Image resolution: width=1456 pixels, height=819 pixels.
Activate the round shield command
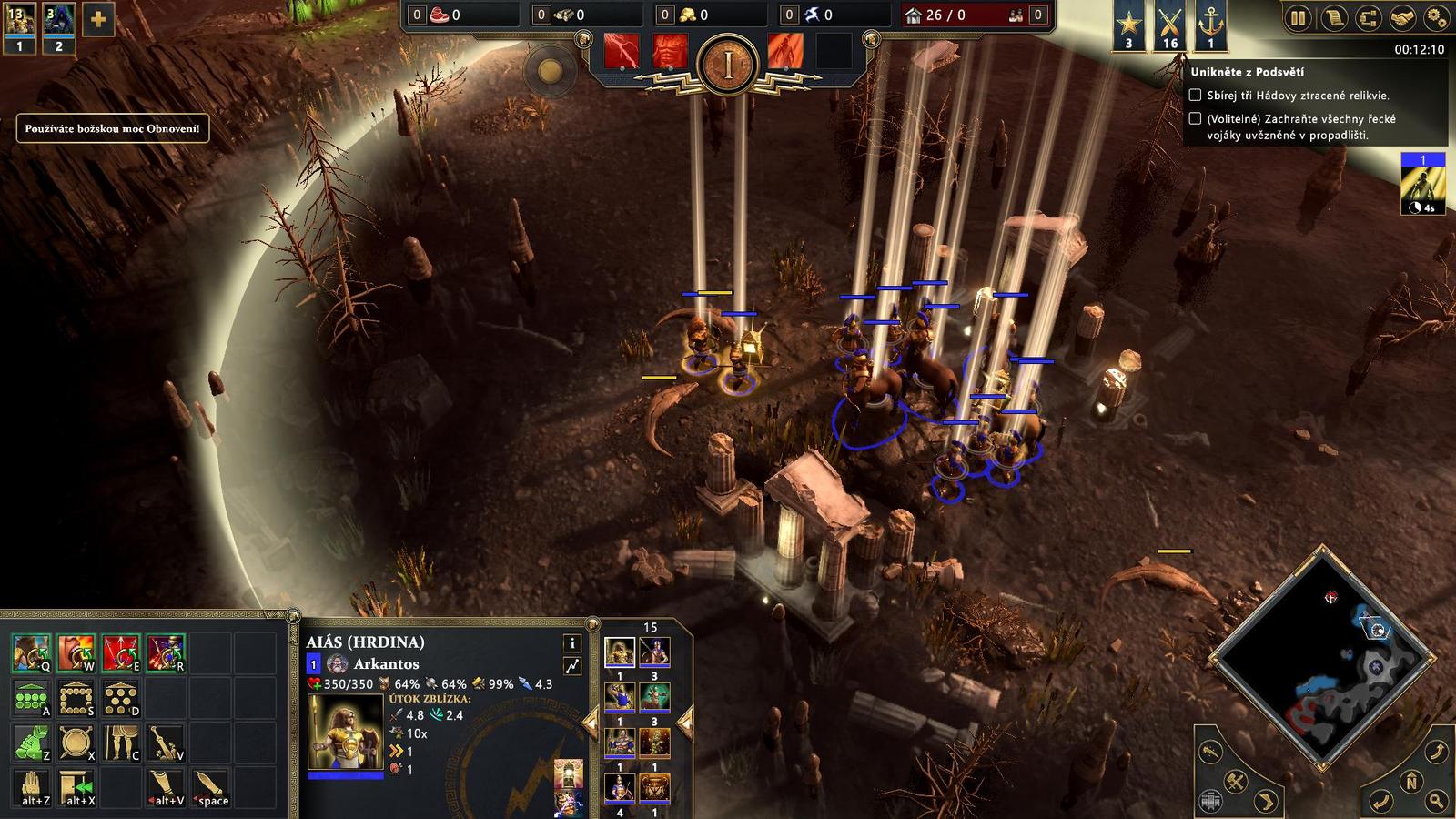pyautogui.click(x=76, y=743)
